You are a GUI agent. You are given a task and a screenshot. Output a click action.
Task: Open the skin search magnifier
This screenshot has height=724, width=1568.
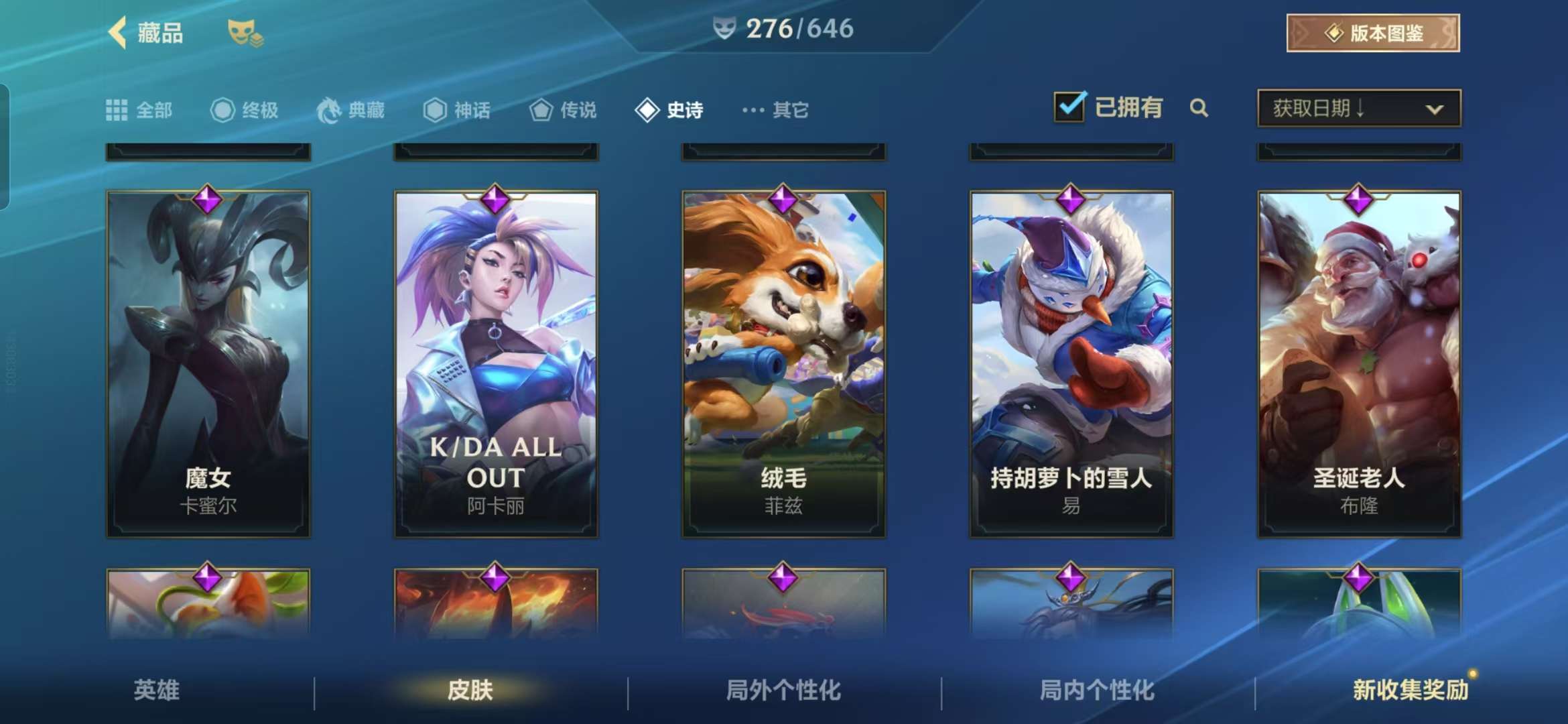(x=1199, y=108)
